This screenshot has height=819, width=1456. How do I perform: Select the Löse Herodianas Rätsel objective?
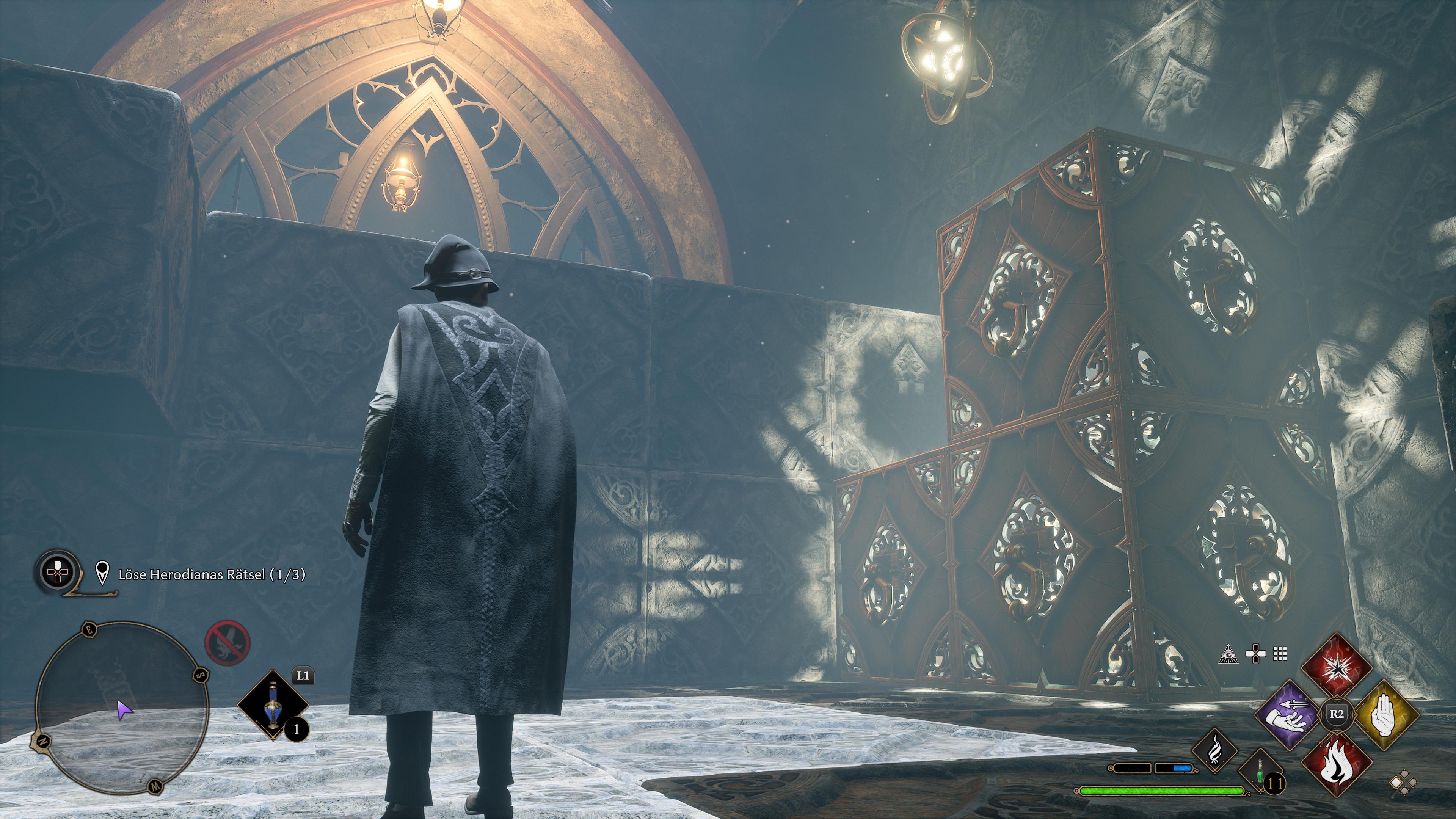click(x=212, y=575)
